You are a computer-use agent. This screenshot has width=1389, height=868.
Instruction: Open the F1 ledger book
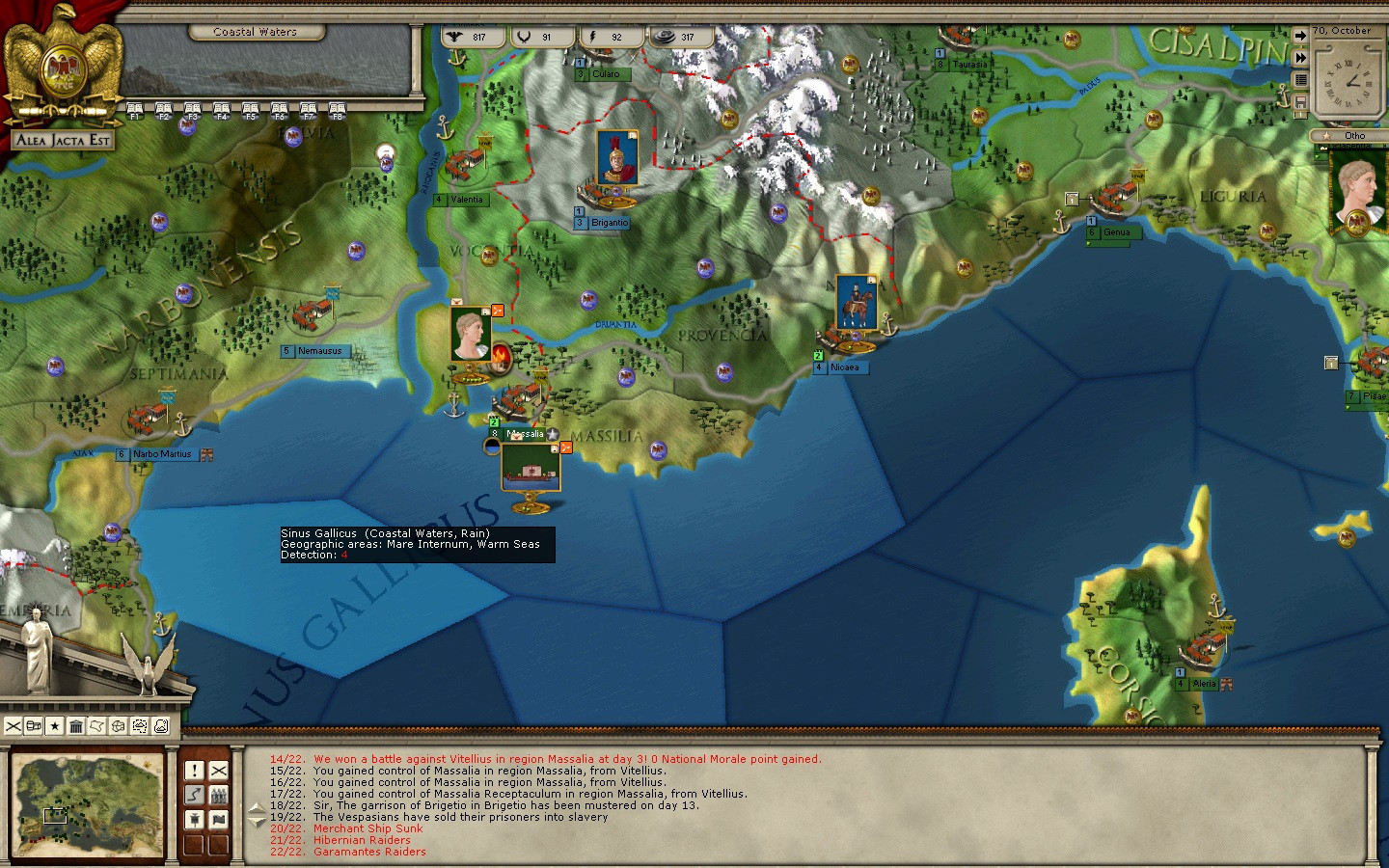[x=135, y=109]
